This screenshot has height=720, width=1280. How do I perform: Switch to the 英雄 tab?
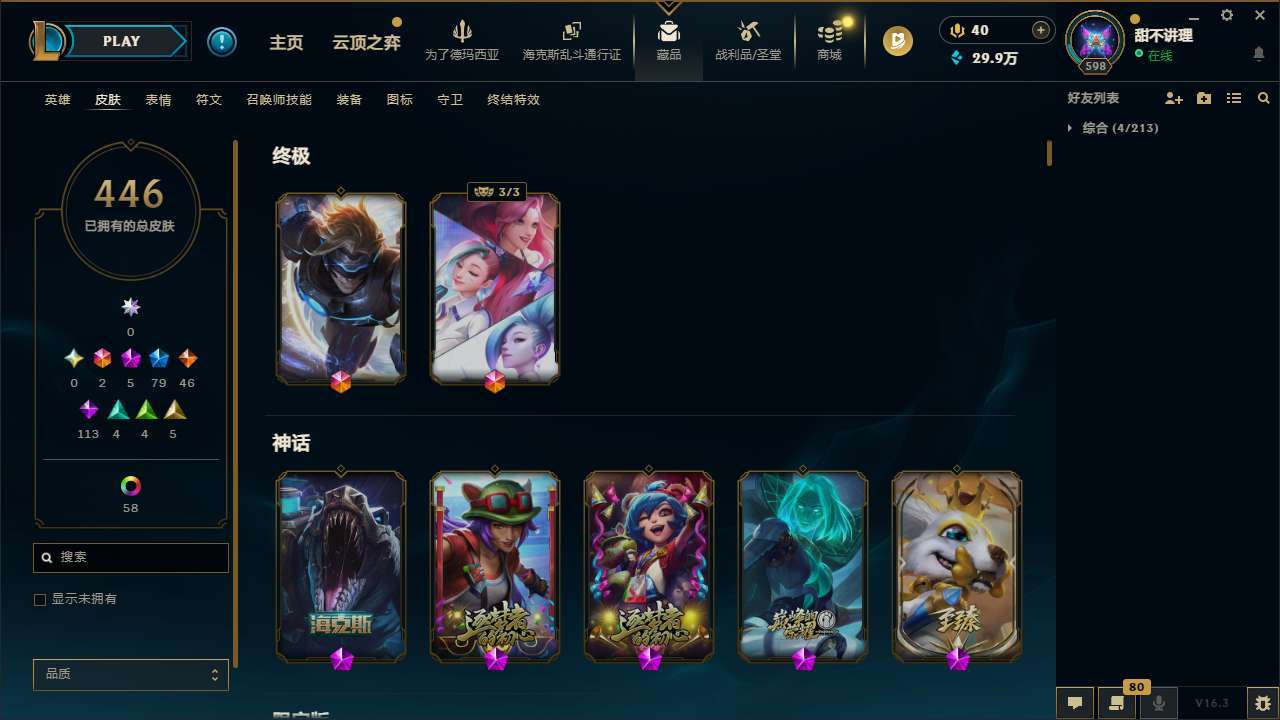pos(57,100)
